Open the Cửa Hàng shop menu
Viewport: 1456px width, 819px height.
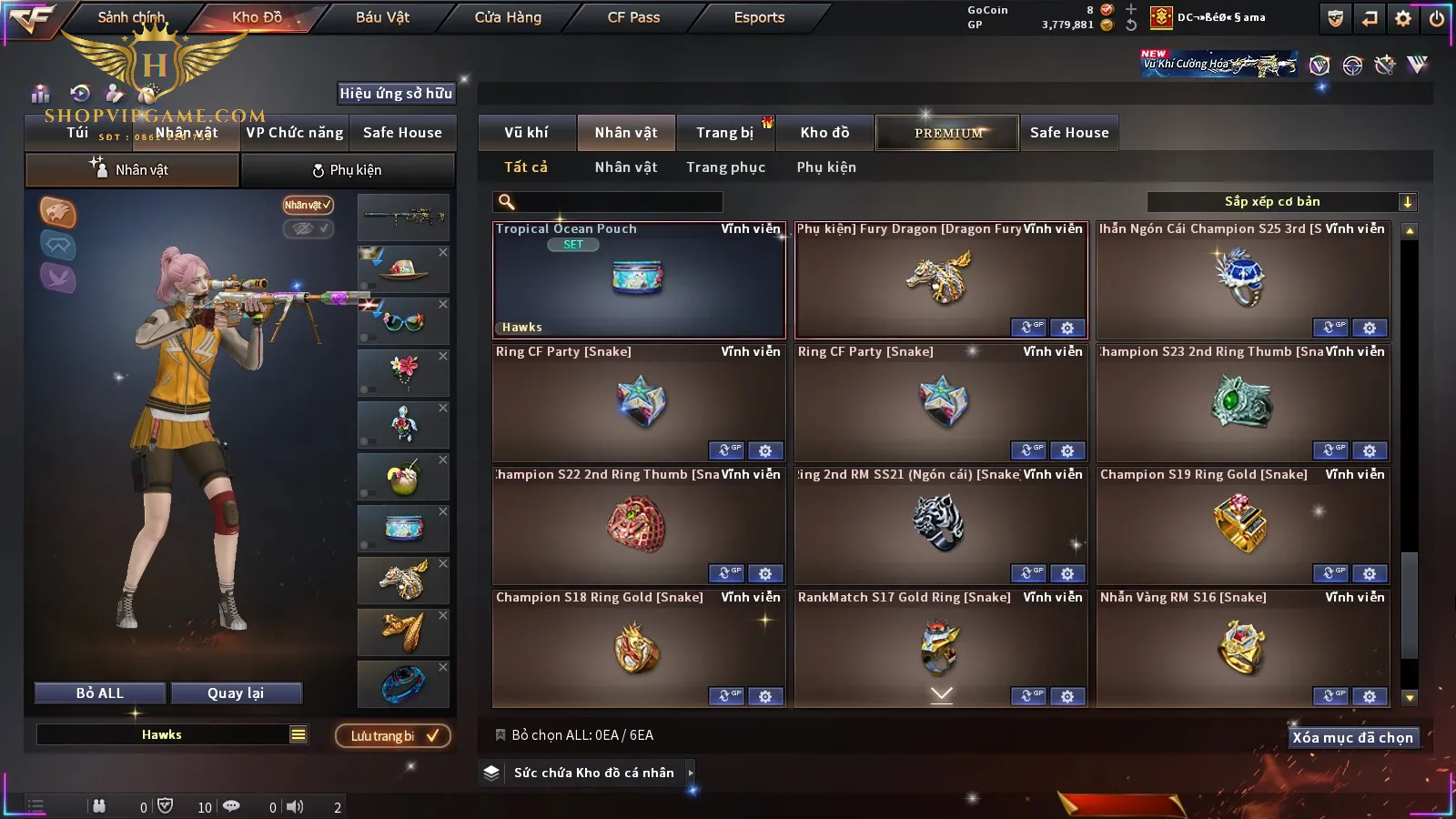click(508, 17)
